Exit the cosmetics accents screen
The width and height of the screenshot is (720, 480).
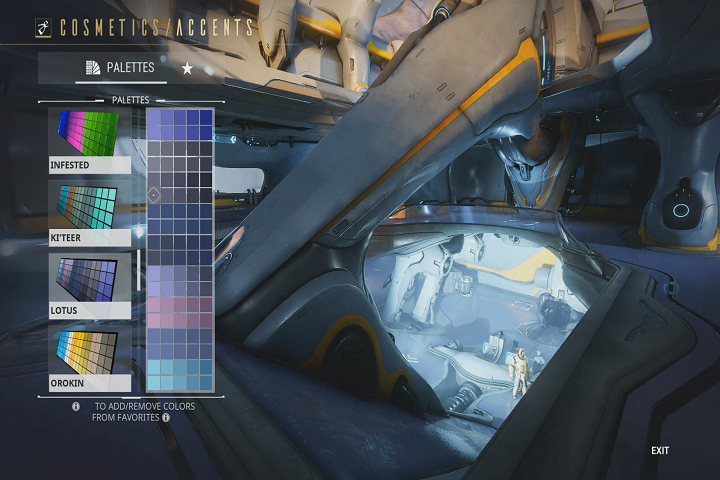[x=660, y=451]
